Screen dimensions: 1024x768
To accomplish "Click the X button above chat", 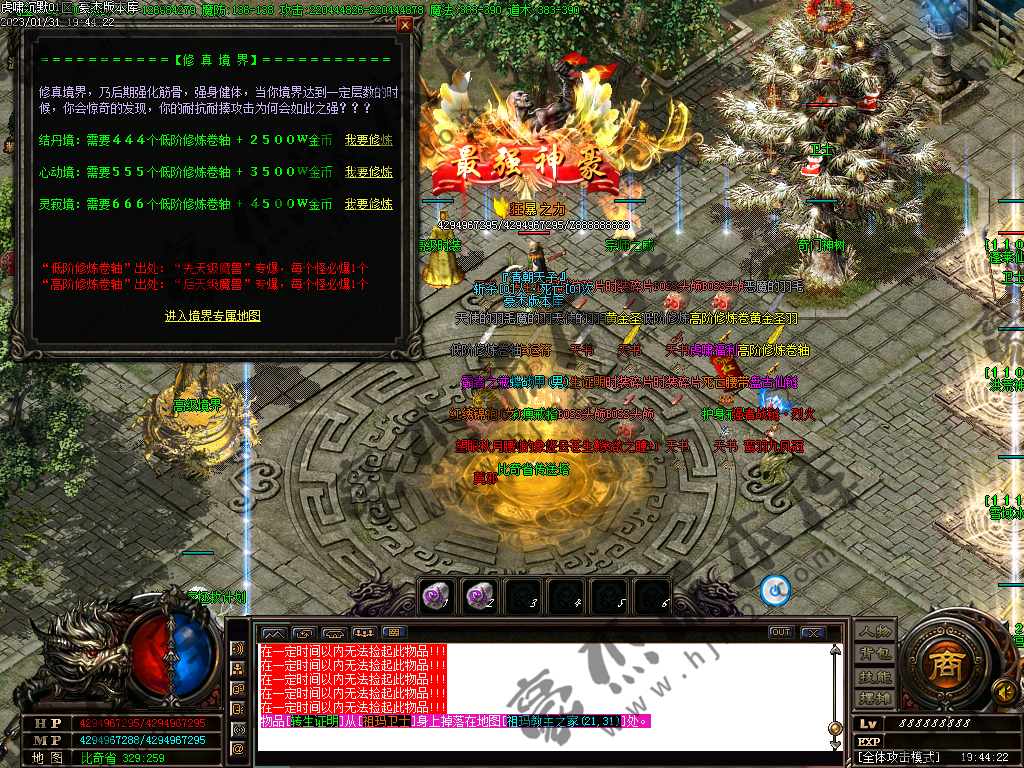I will point(813,632).
